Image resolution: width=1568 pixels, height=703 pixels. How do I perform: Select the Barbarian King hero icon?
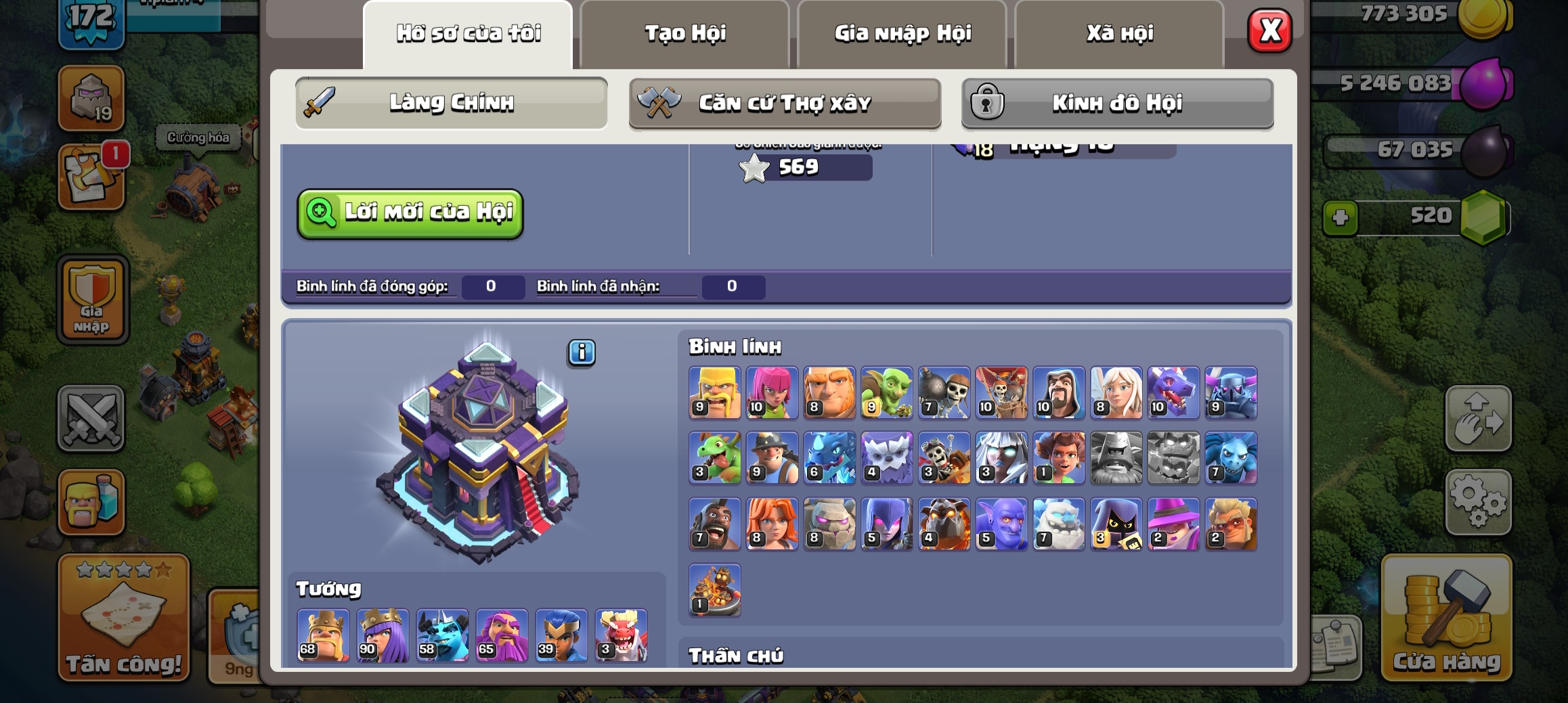point(323,635)
